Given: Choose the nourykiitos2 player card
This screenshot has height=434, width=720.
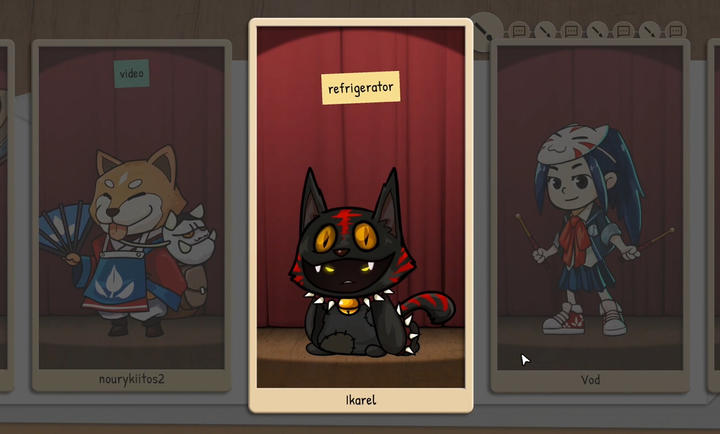Looking at the screenshot, I should click(x=133, y=215).
